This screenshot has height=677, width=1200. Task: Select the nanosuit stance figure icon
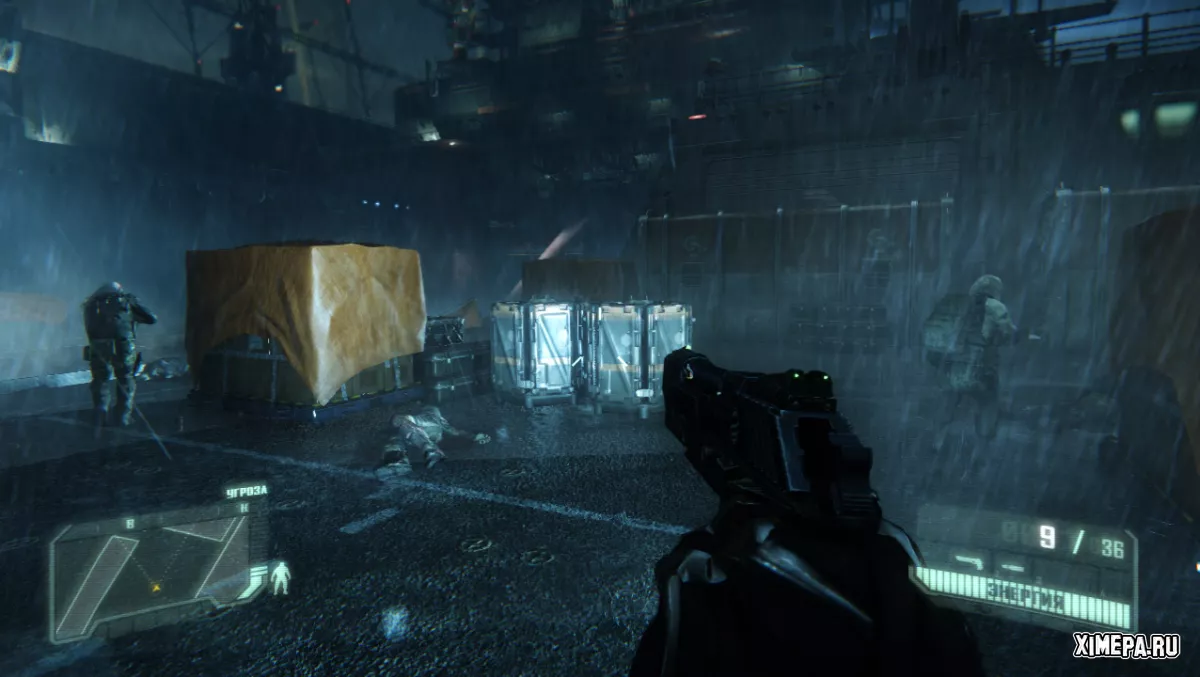click(281, 578)
